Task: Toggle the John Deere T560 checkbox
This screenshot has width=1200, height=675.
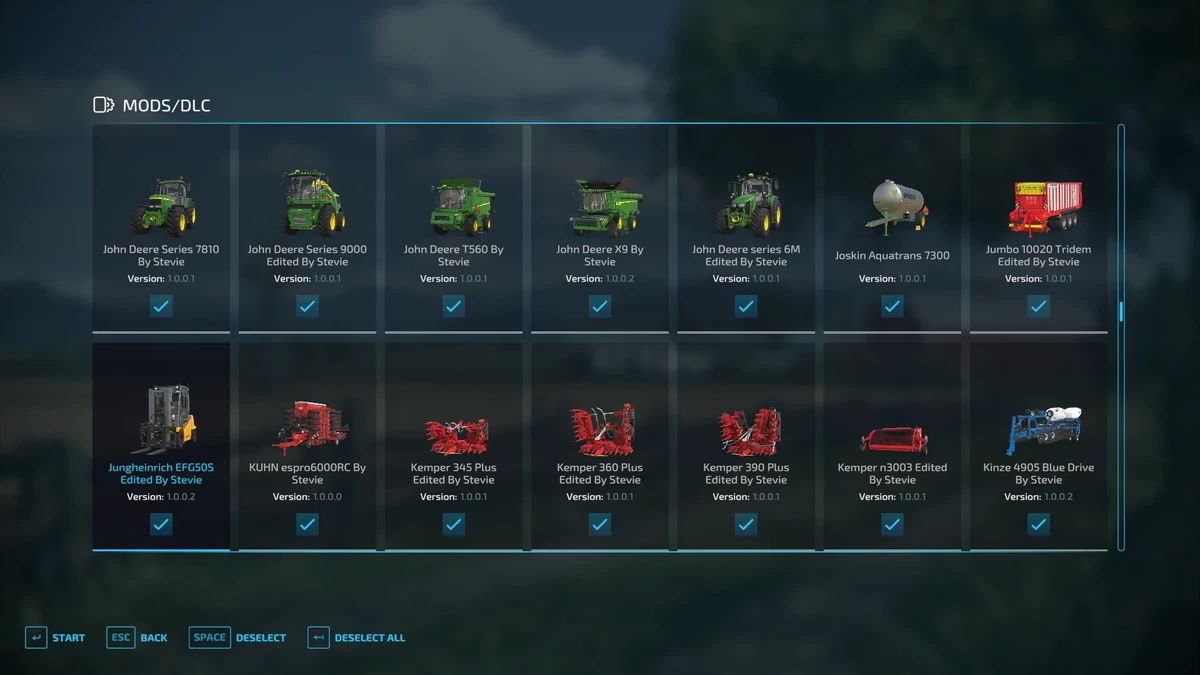Action: coord(453,306)
